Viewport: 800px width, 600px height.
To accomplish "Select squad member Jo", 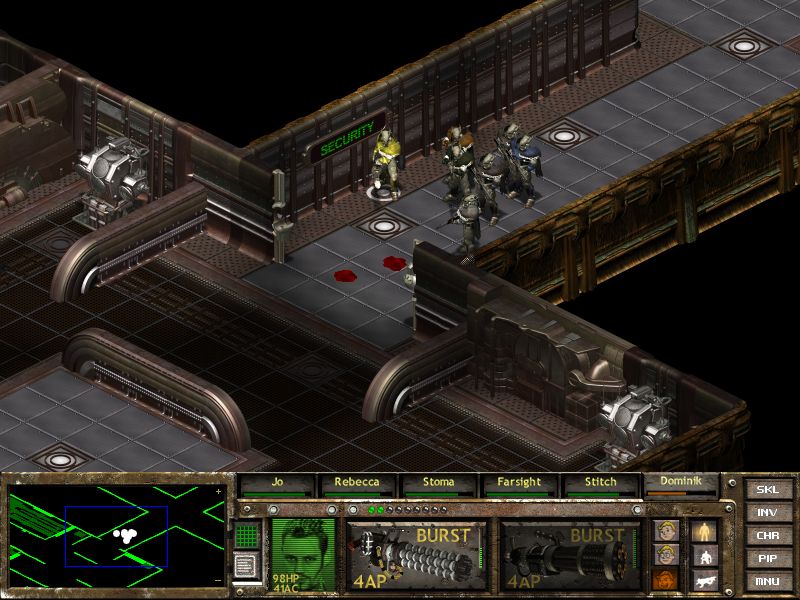I will coord(277,484).
